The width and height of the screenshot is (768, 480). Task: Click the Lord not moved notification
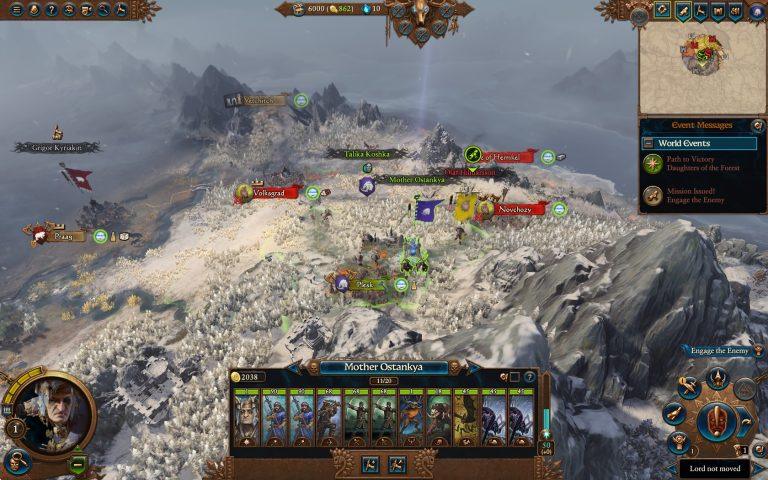pos(714,468)
